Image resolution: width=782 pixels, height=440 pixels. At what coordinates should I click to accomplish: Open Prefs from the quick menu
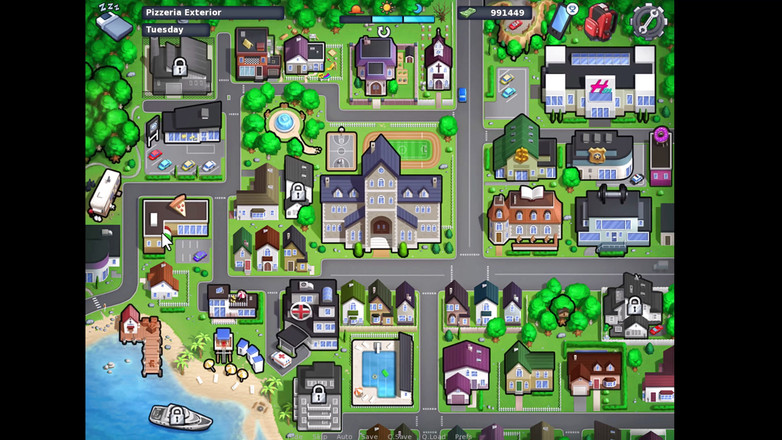463,436
